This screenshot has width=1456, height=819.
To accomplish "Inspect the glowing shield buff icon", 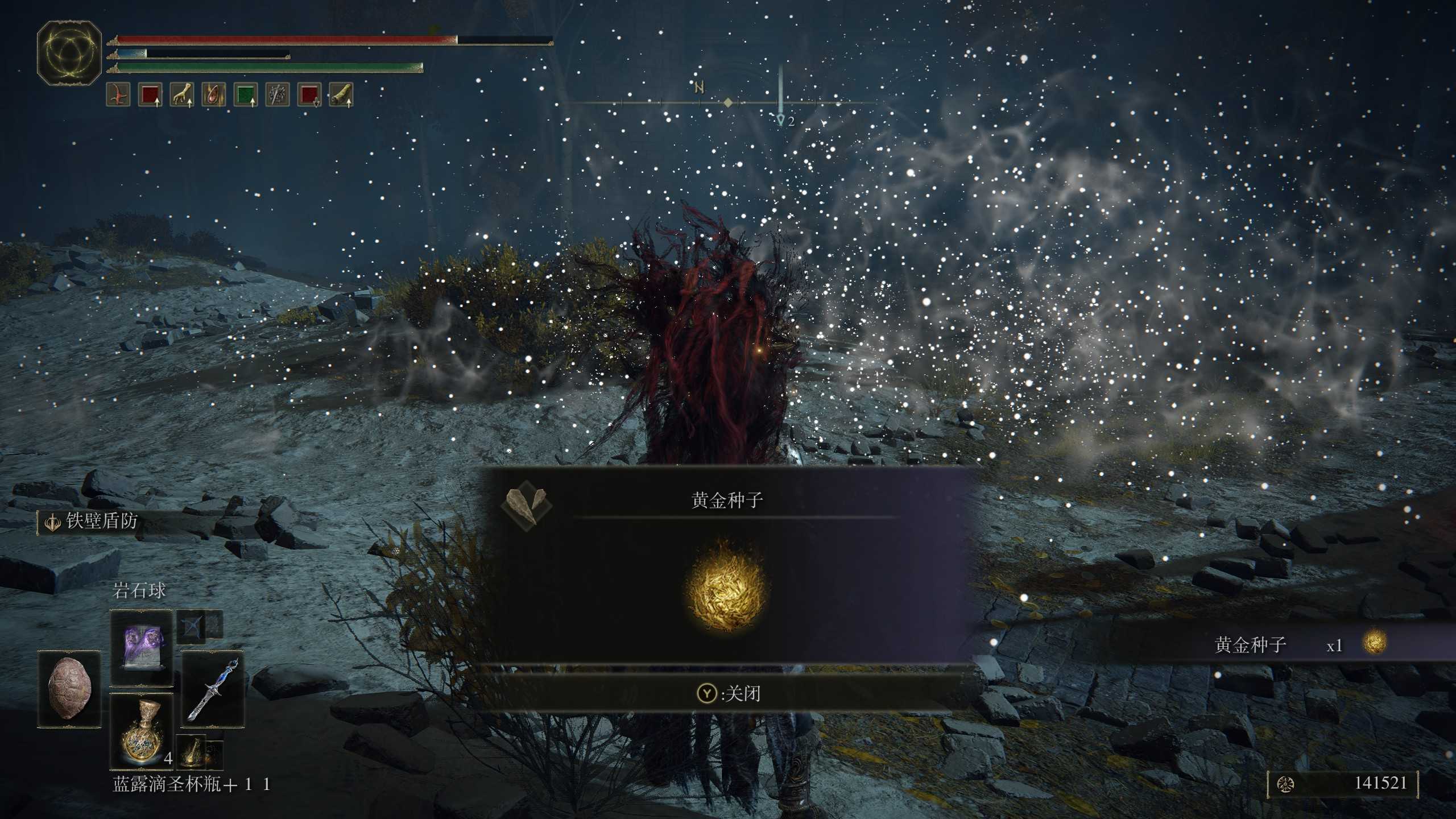I will pos(213,94).
